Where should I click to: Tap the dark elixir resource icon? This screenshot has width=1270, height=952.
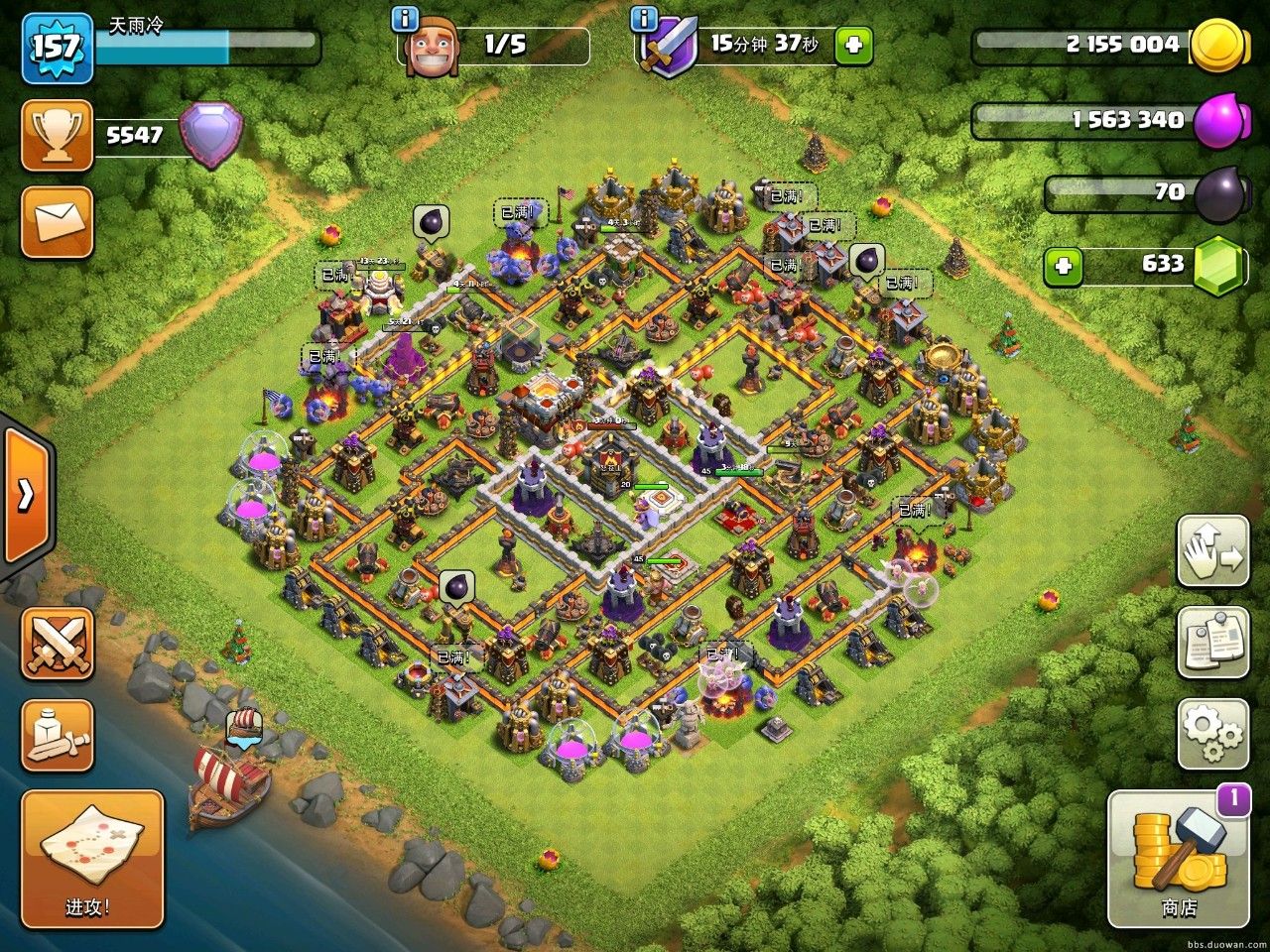point(1216,194)
